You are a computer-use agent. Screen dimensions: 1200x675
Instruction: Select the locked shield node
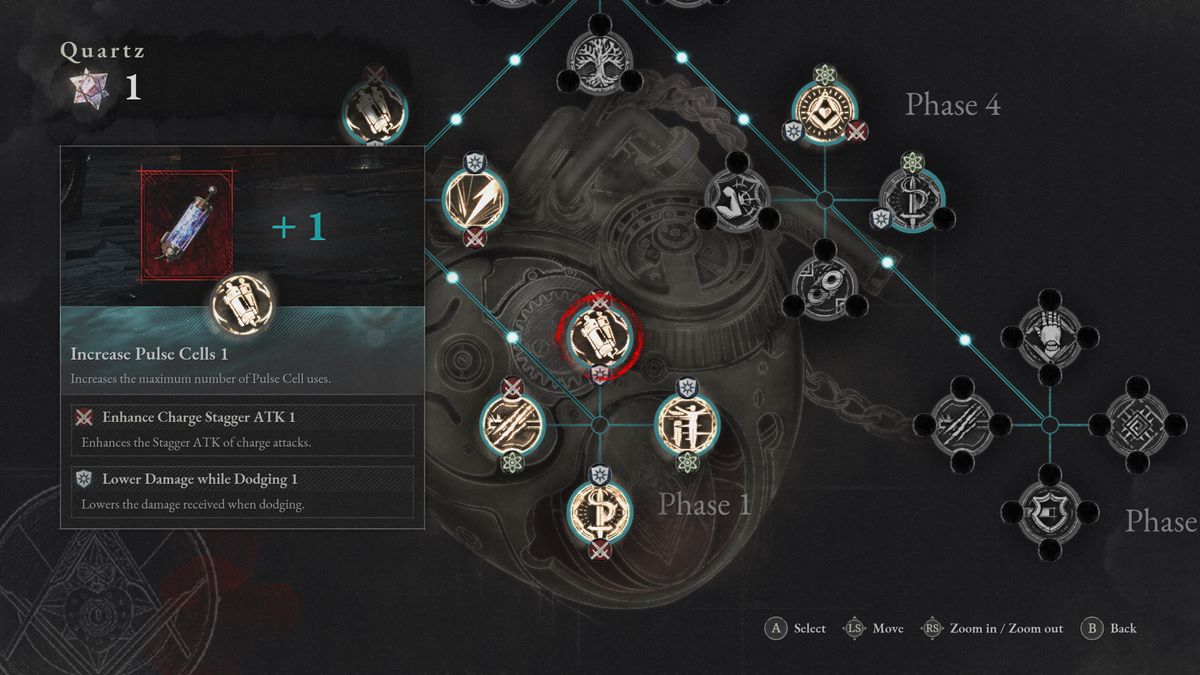tap(1049, 512)
